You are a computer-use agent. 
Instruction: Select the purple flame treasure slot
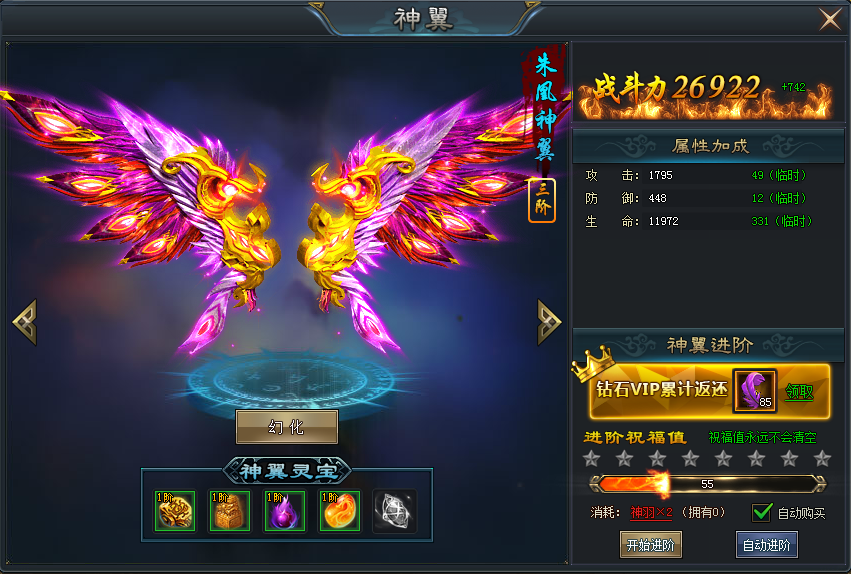[x=285, y=511]
